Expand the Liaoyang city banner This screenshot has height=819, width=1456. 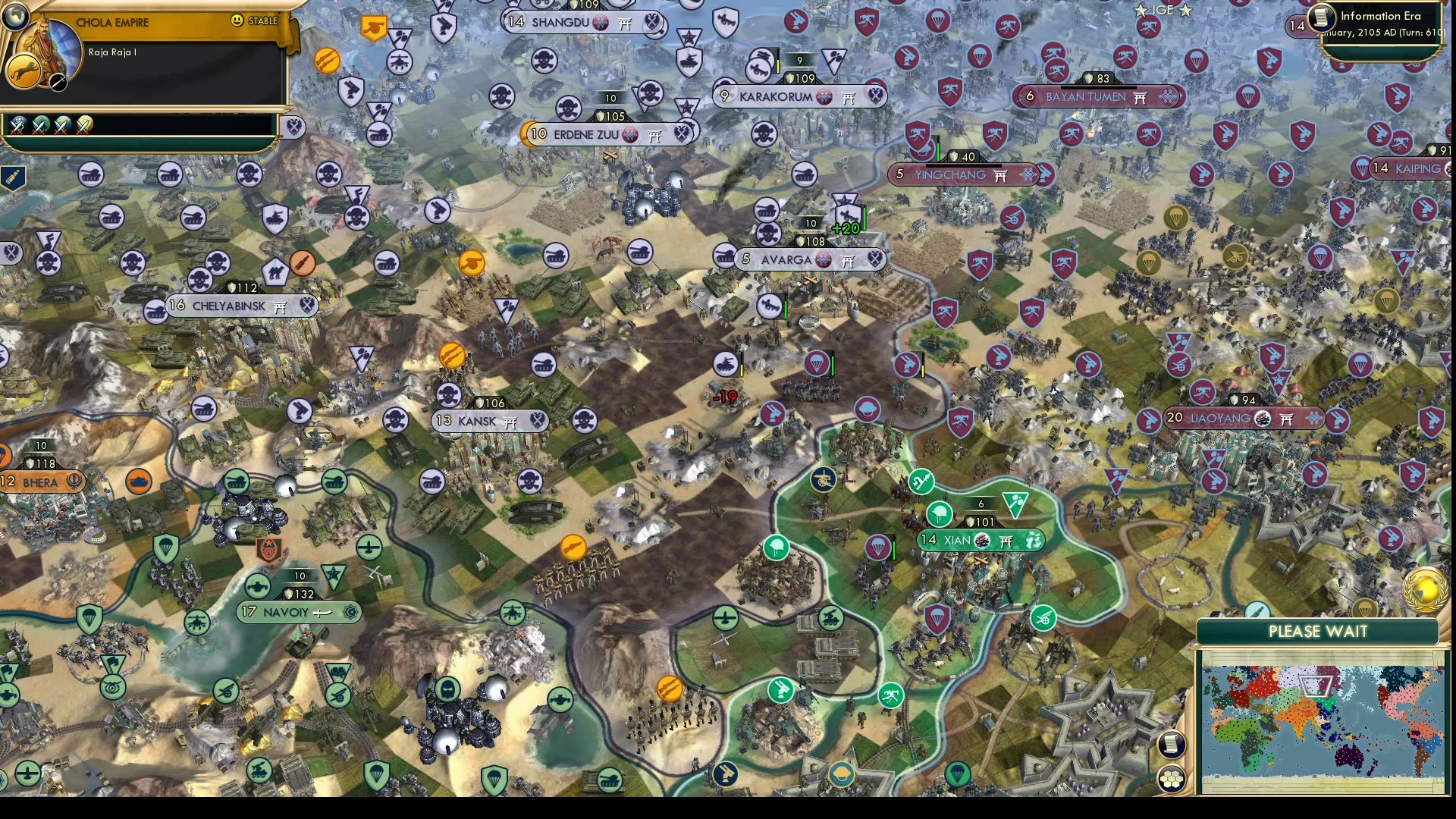[x=1244, y=416]
